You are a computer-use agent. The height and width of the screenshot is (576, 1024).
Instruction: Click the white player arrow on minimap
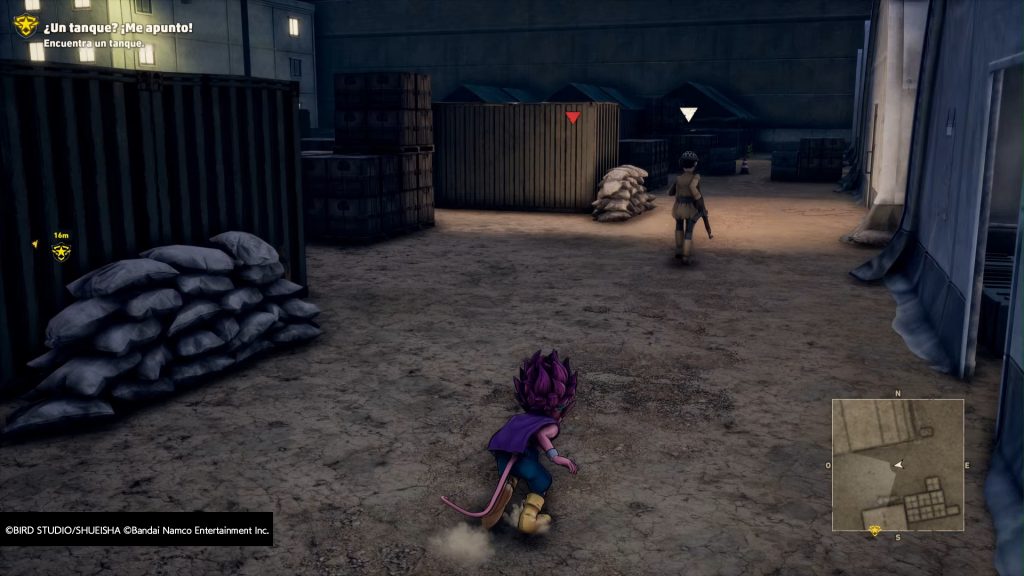point(898,465)
